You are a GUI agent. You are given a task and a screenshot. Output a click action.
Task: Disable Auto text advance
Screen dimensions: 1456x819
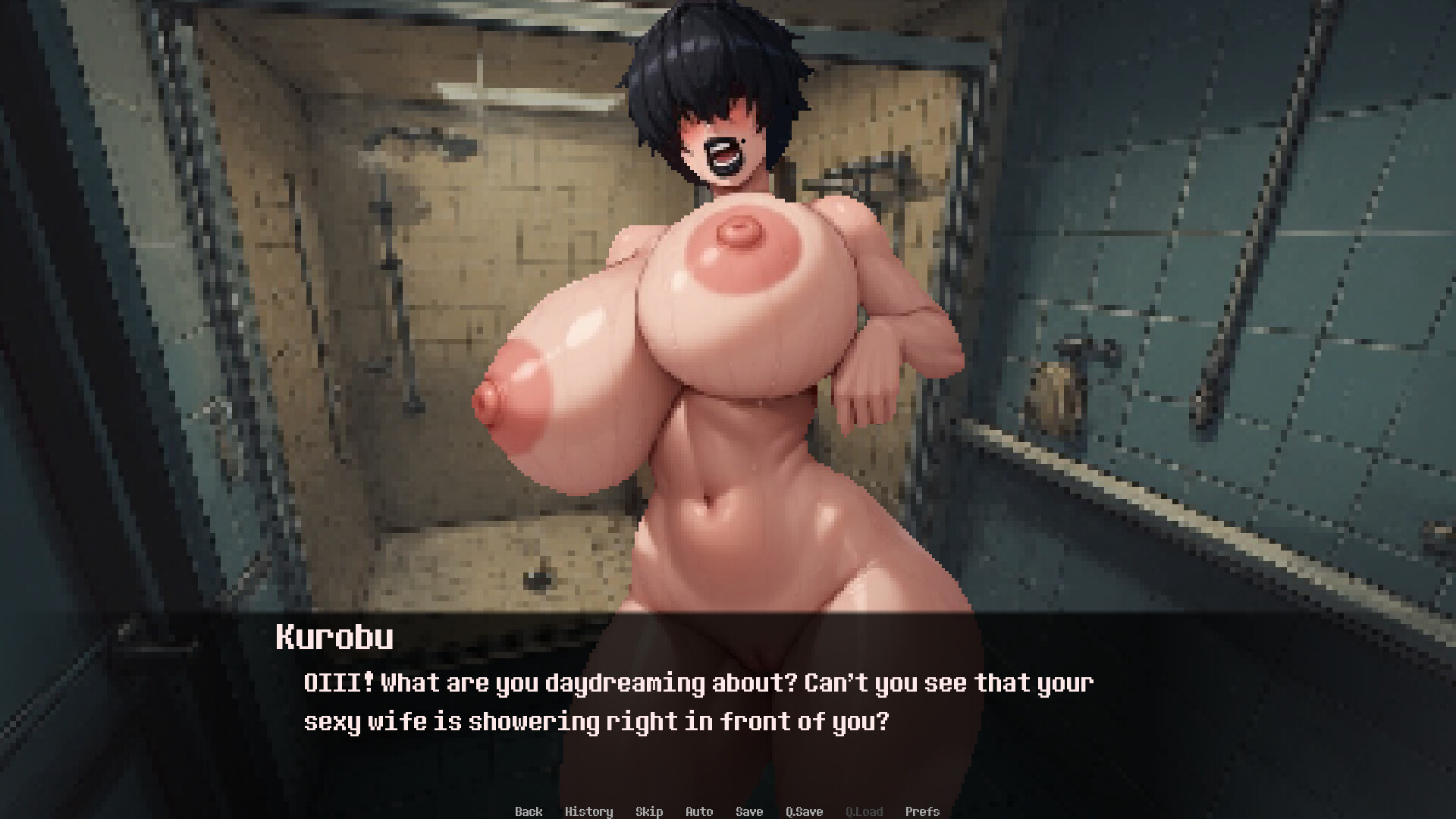coord(698,811)
